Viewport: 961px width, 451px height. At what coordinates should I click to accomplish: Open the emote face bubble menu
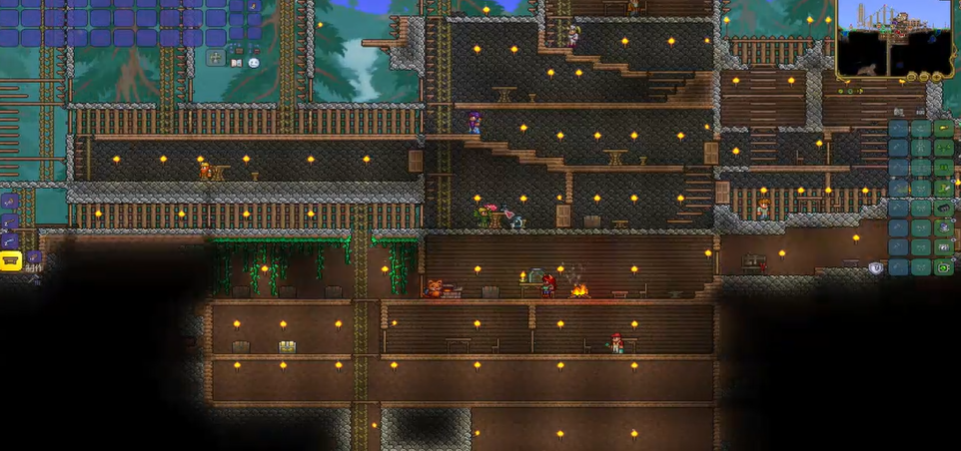click(x=254, y=61)
